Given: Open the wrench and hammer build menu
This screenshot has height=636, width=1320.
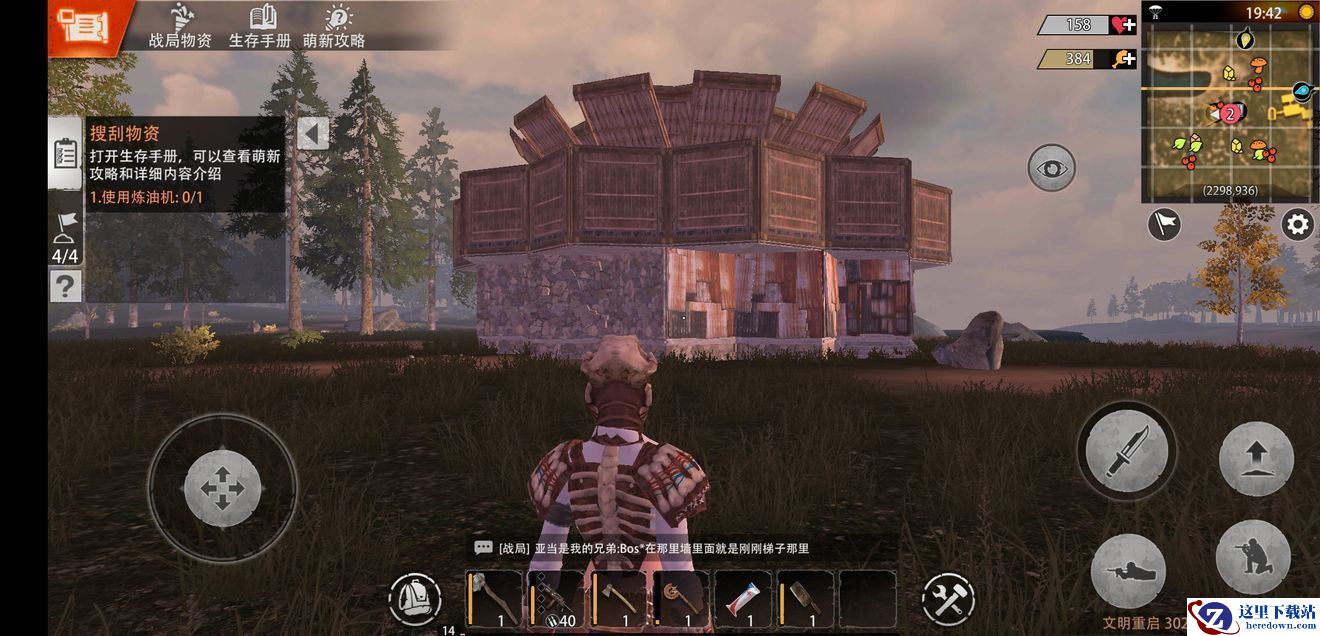Looking at the screenshot, I should 947,599.
